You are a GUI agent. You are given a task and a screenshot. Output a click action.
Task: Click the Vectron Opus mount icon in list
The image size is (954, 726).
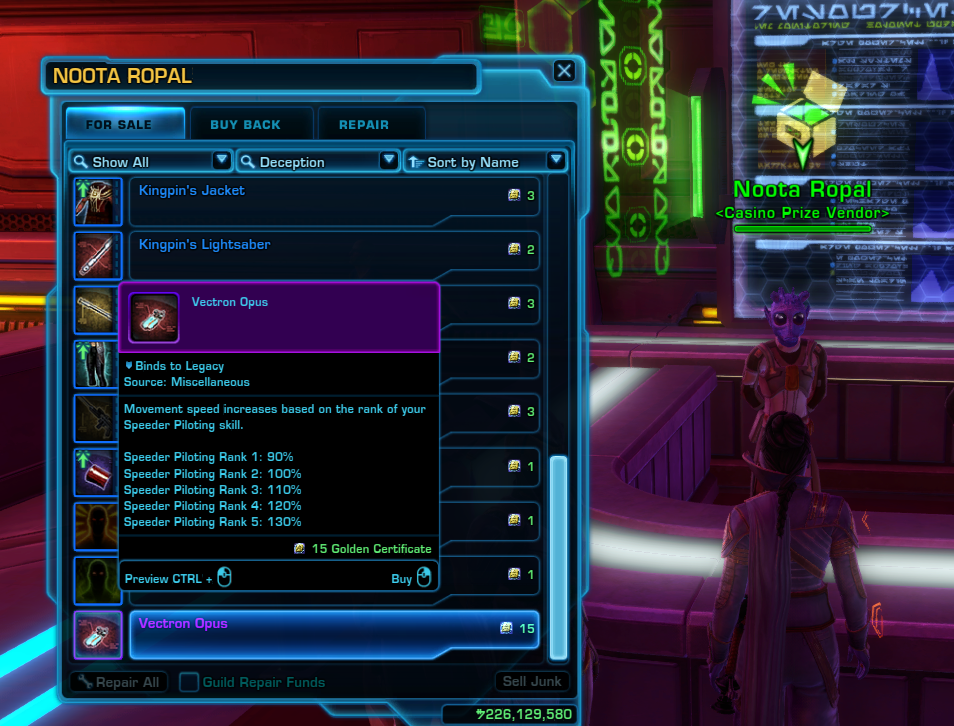tap(98, 635)
